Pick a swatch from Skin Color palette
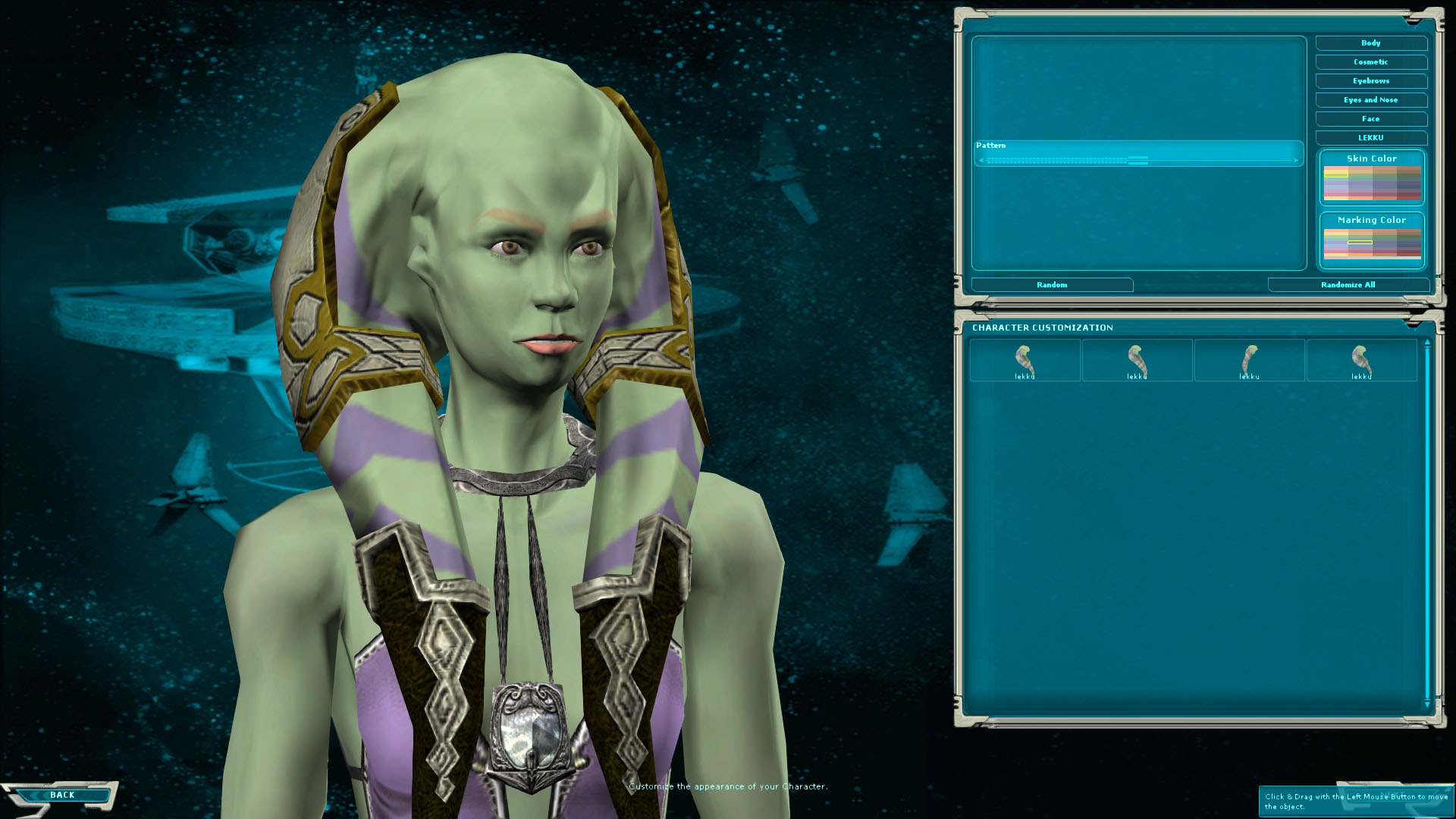Viewport: 1456px width, 819px height. (1373, 182)
